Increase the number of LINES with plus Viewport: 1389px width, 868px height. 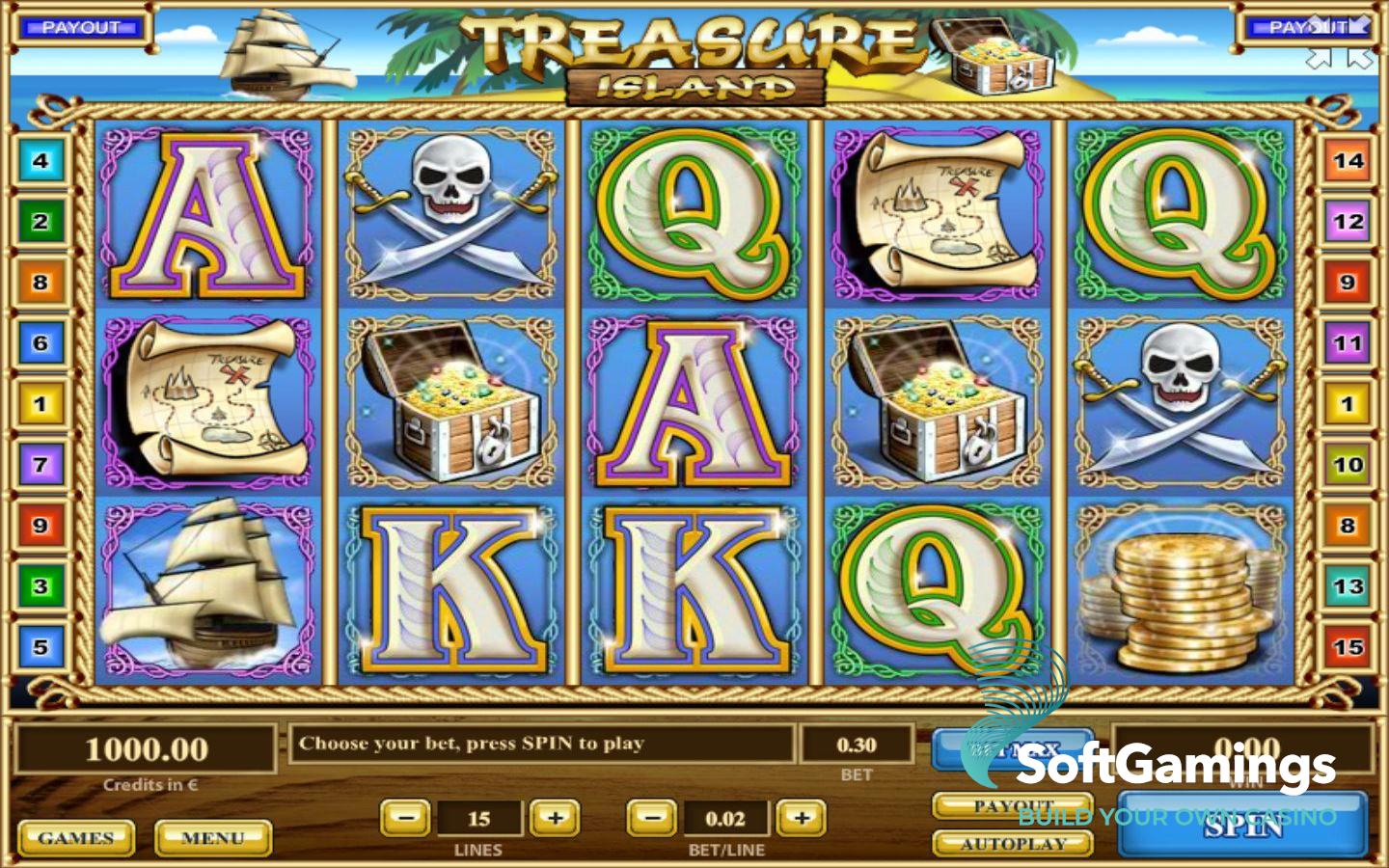point(555,818)
